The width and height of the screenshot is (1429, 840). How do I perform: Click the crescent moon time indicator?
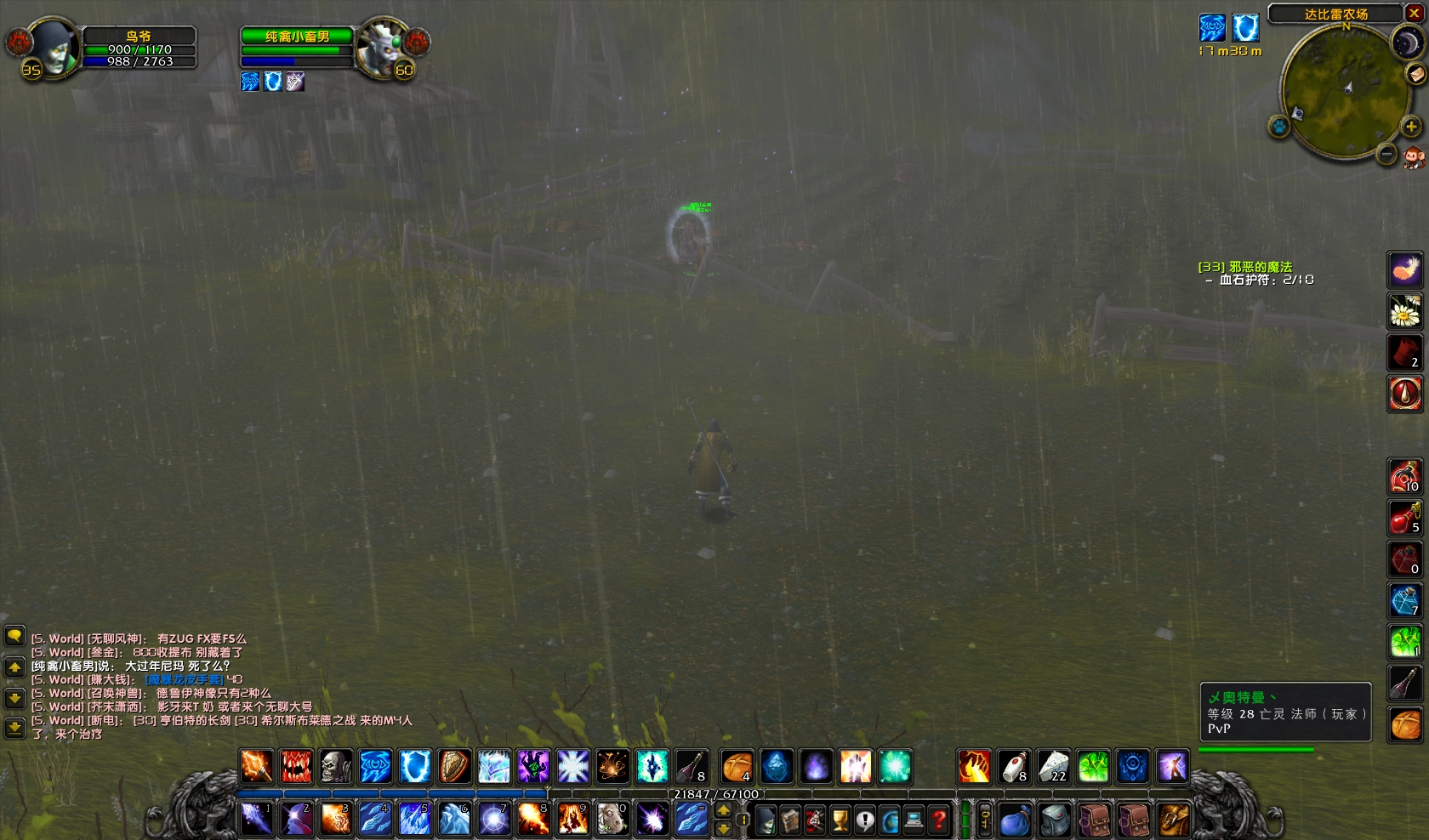tap(1406, 43)
